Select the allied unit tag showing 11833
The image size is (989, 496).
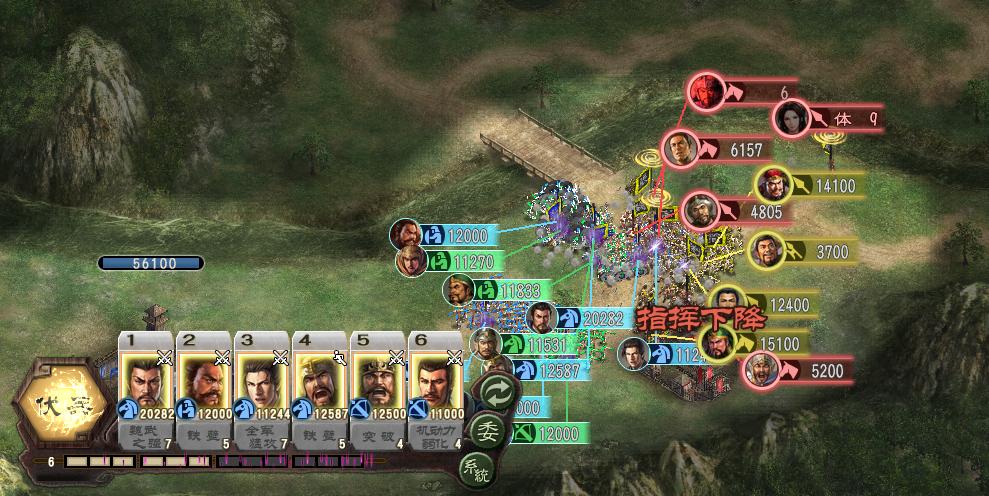coord(503,291)
